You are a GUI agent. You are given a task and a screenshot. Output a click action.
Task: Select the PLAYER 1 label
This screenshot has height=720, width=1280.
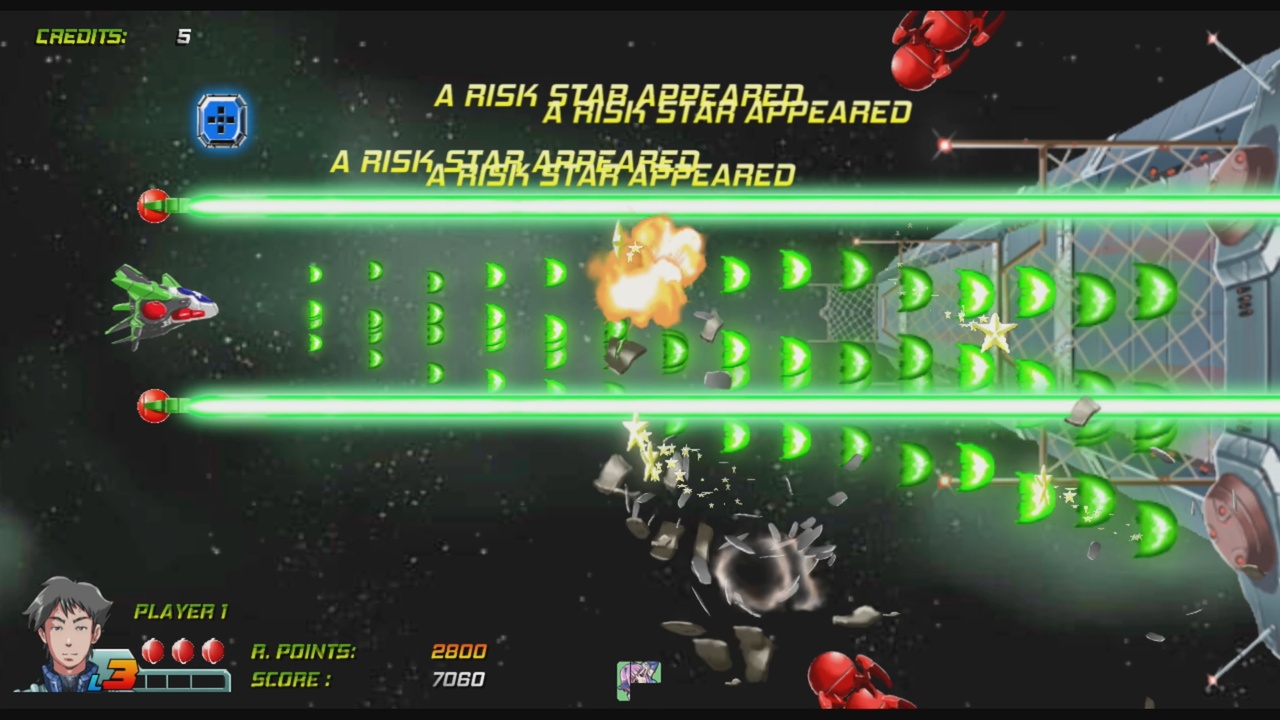tap(182, 611)
